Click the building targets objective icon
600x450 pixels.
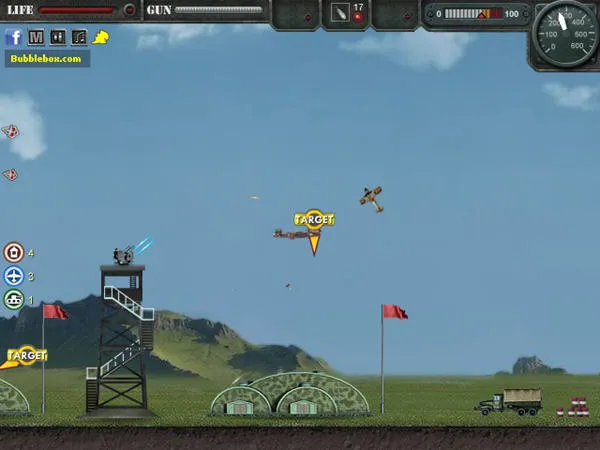click(x=14, y=252)
